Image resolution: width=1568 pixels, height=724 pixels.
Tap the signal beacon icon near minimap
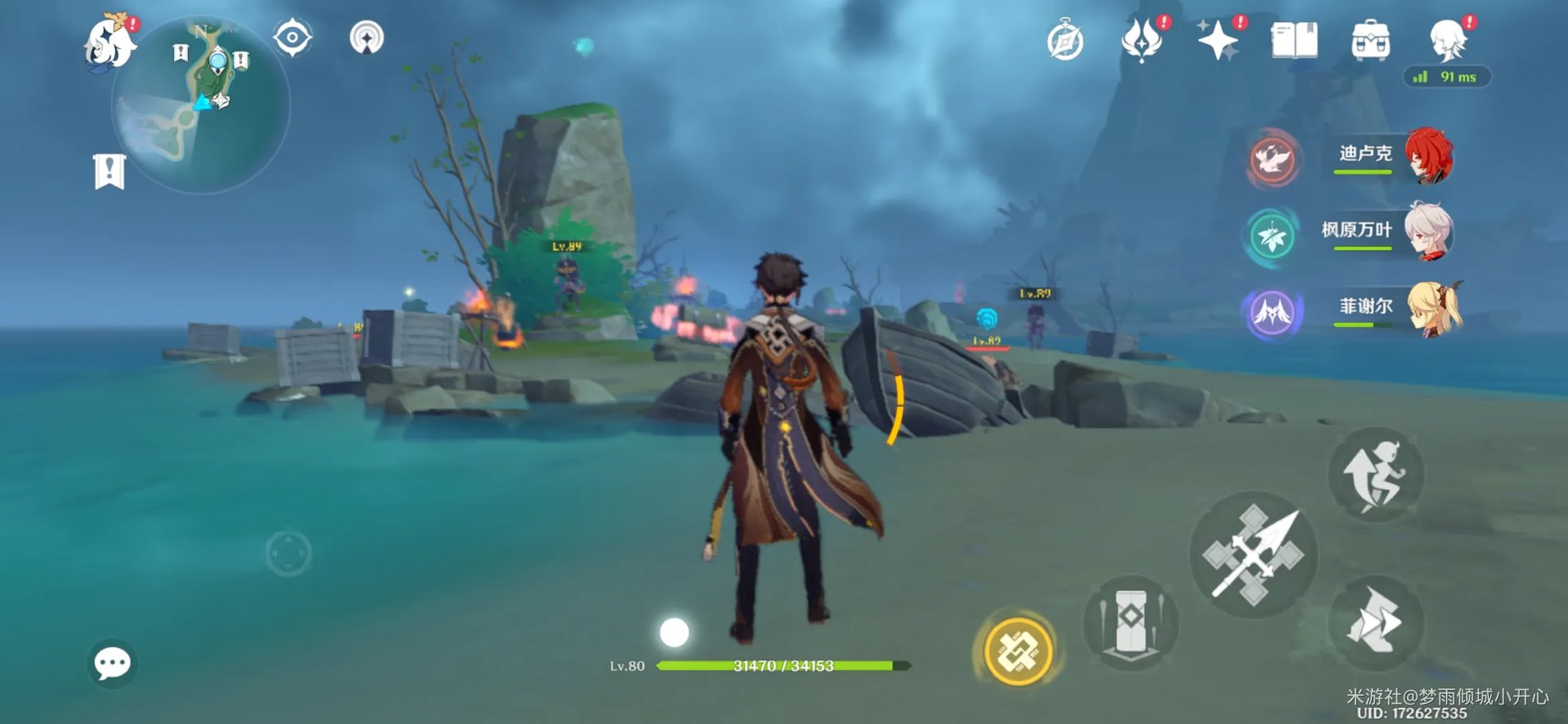click(367, 38)
